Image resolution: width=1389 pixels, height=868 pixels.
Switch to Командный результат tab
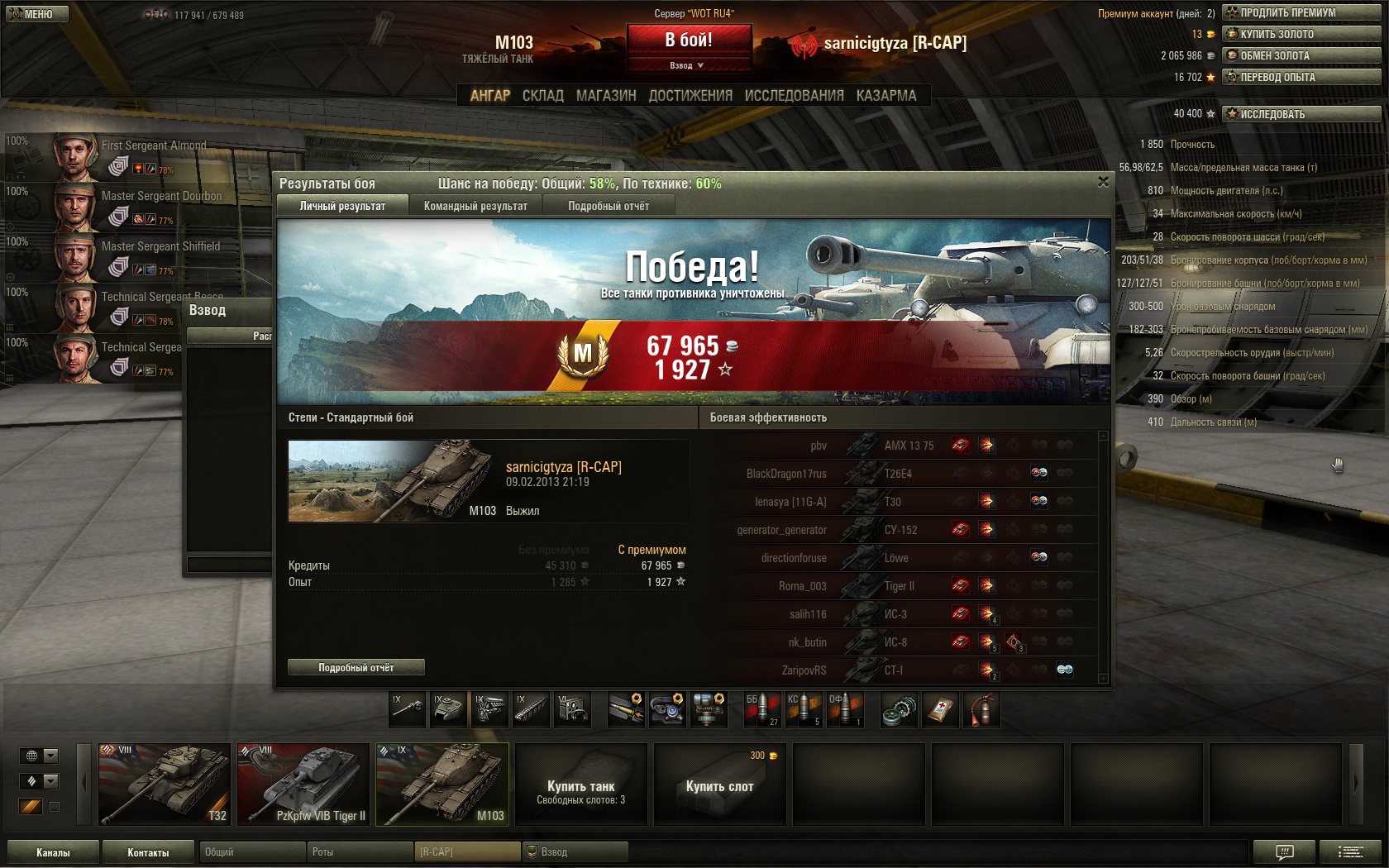475,206
